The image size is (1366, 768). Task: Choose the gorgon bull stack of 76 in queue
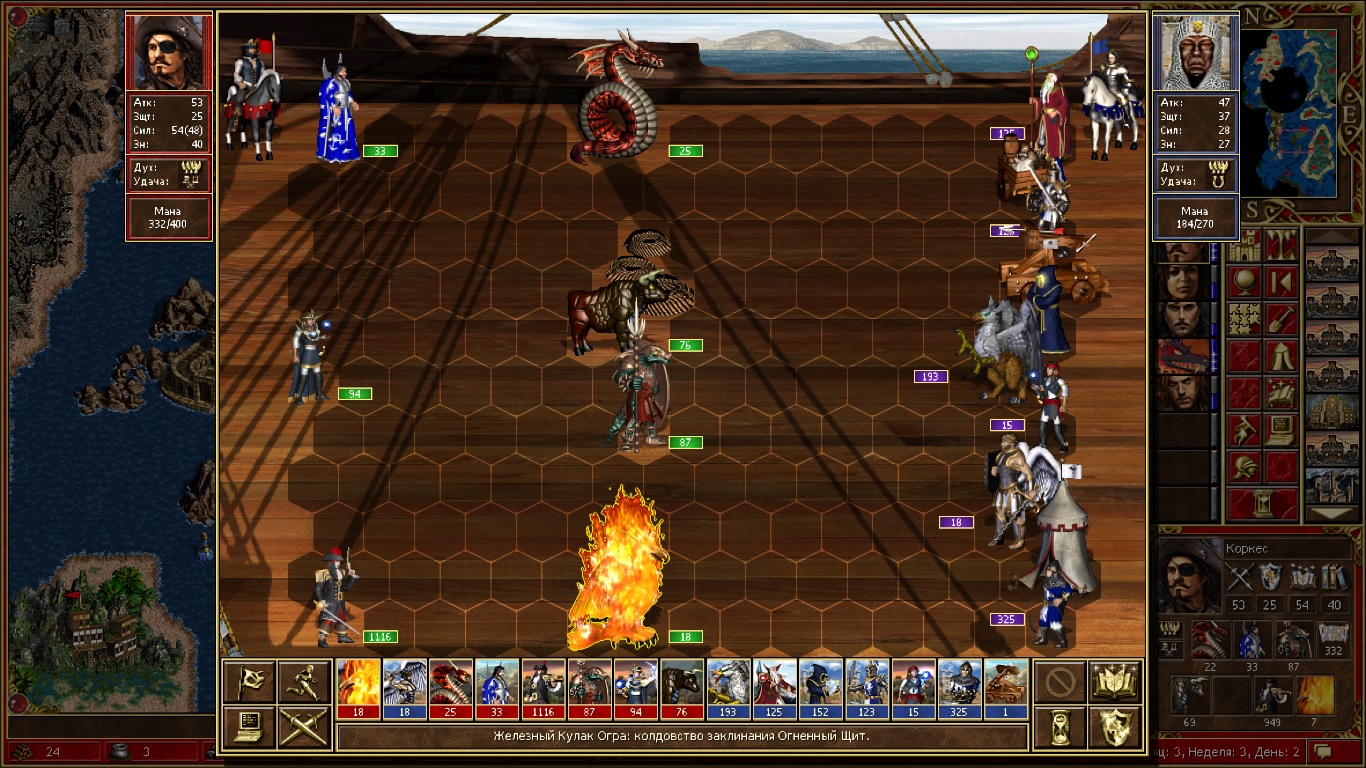[683, 688]
